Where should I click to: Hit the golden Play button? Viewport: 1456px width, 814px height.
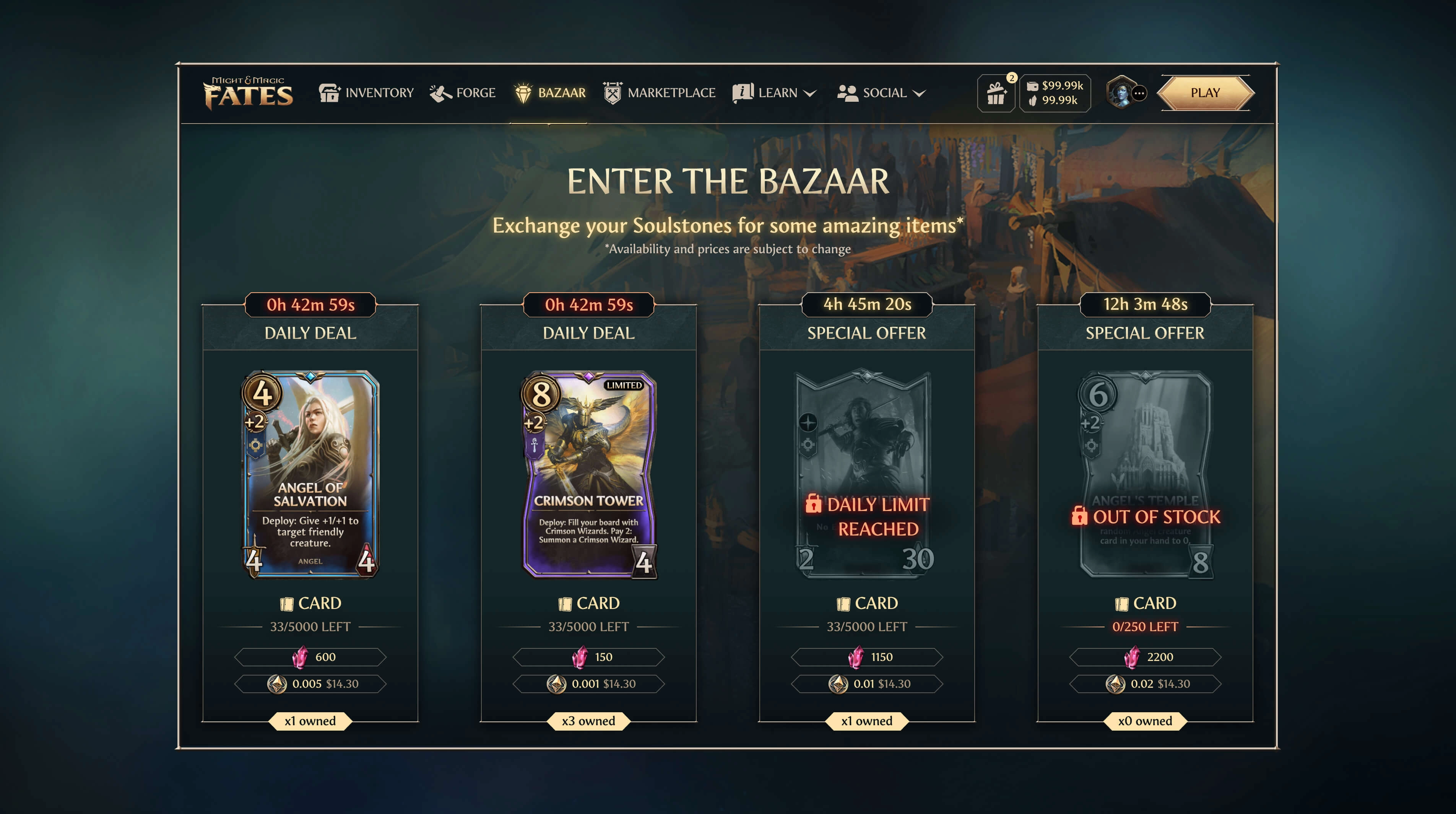click(x=1205, y=93)
